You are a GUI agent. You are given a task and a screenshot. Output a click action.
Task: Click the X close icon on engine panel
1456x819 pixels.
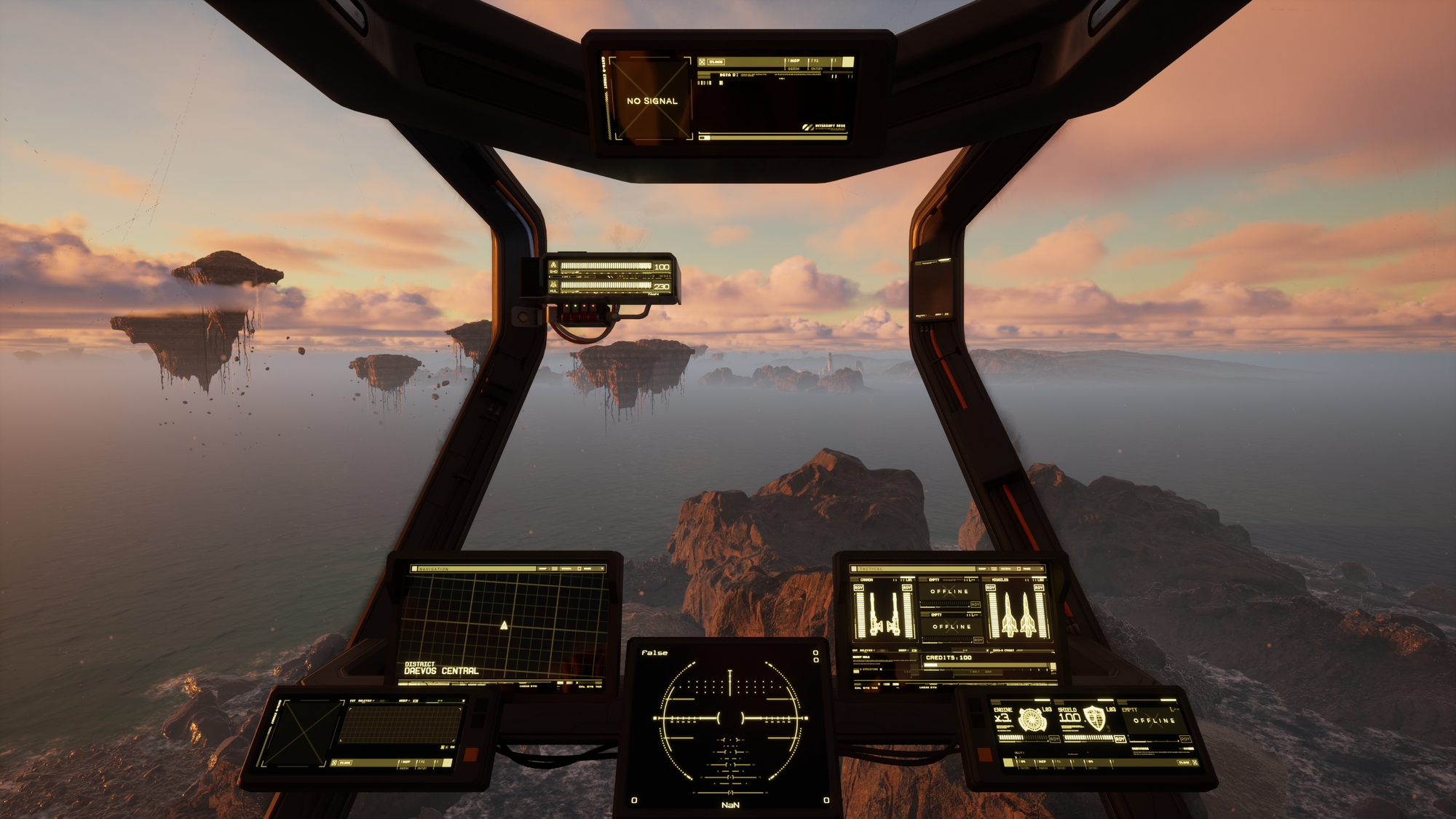click(1194, 762)
